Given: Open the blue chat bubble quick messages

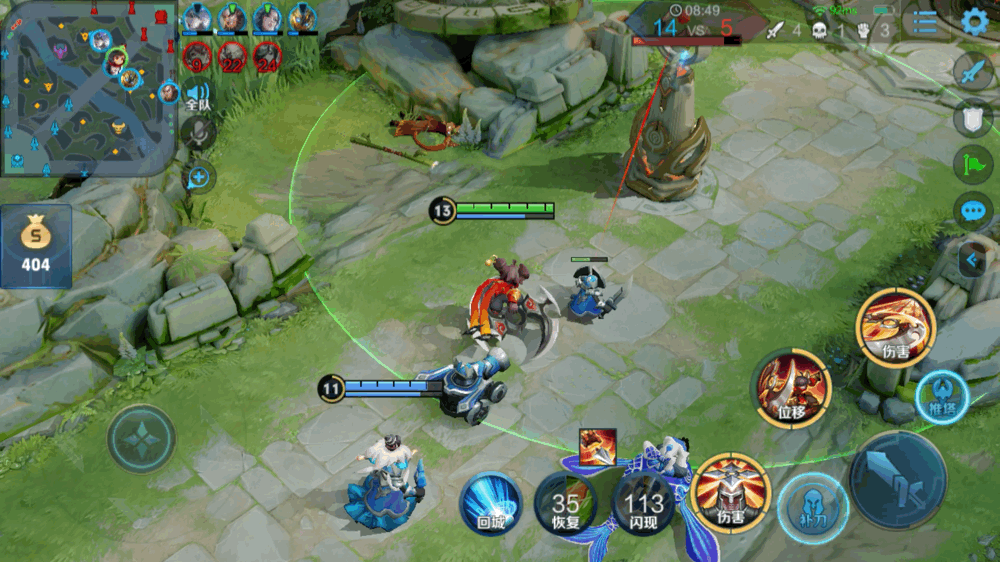Looking at the screenshot, I should pos(973,211).
